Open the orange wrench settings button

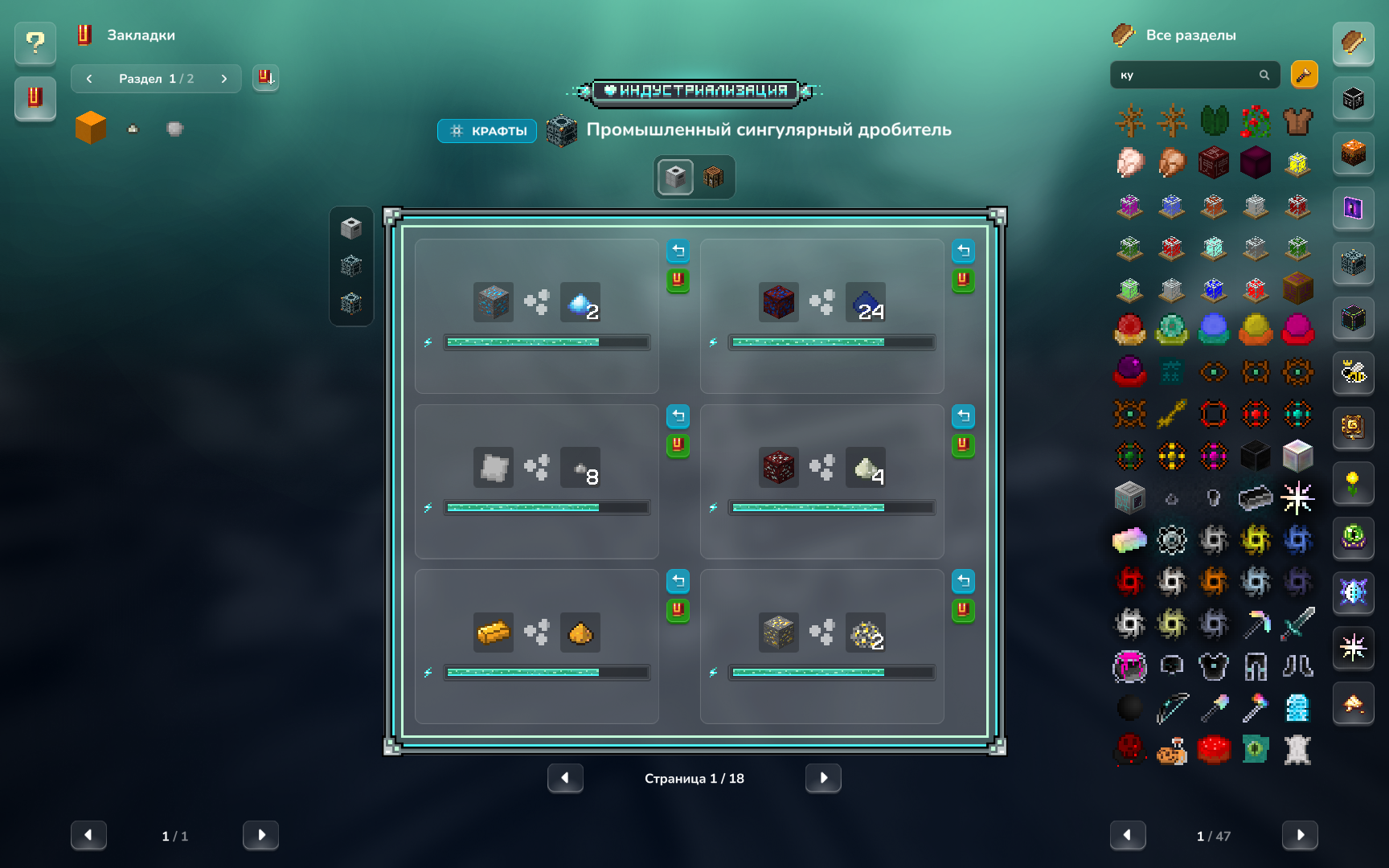[x=1304, y=76]
